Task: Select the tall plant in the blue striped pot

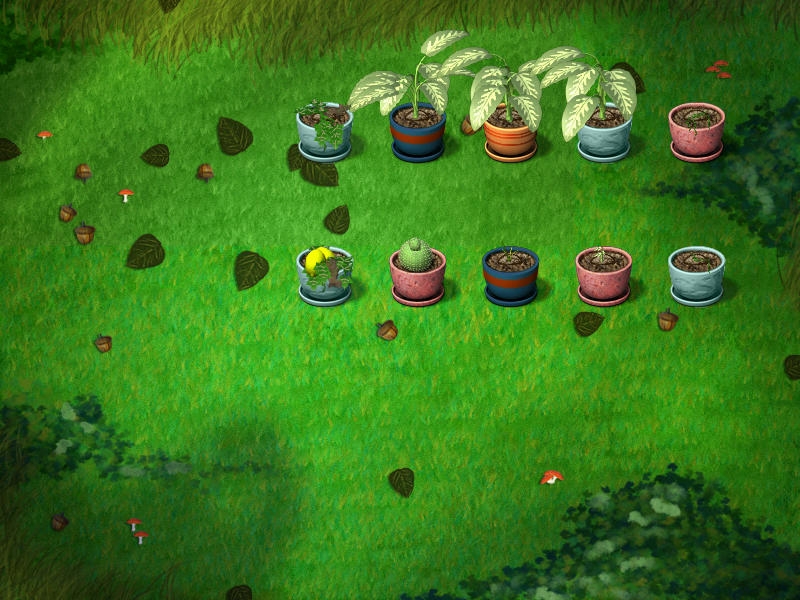Action: pyautogui.click(x=417, y=132)
